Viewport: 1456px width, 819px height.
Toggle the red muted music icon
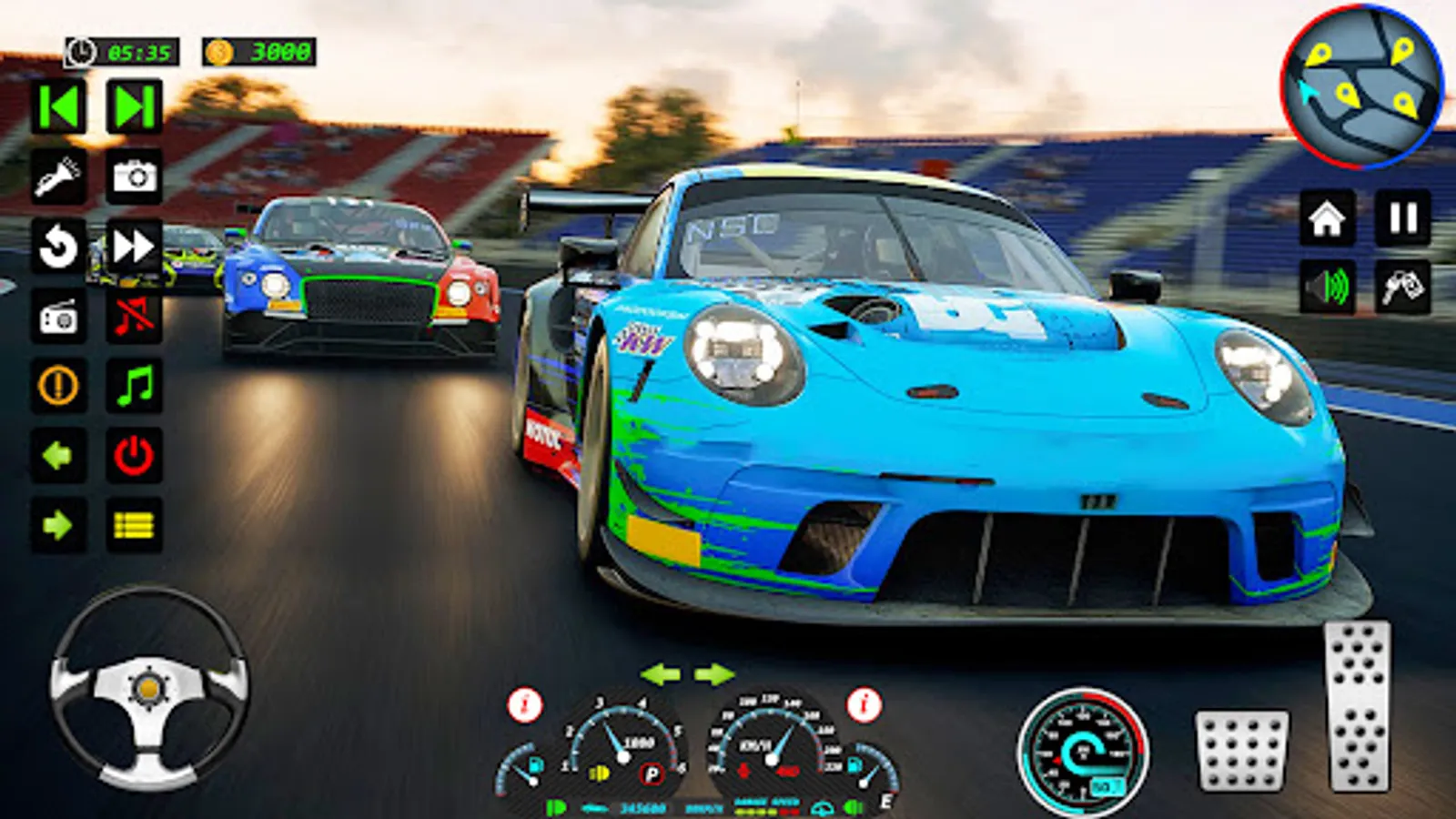point(135,317)
